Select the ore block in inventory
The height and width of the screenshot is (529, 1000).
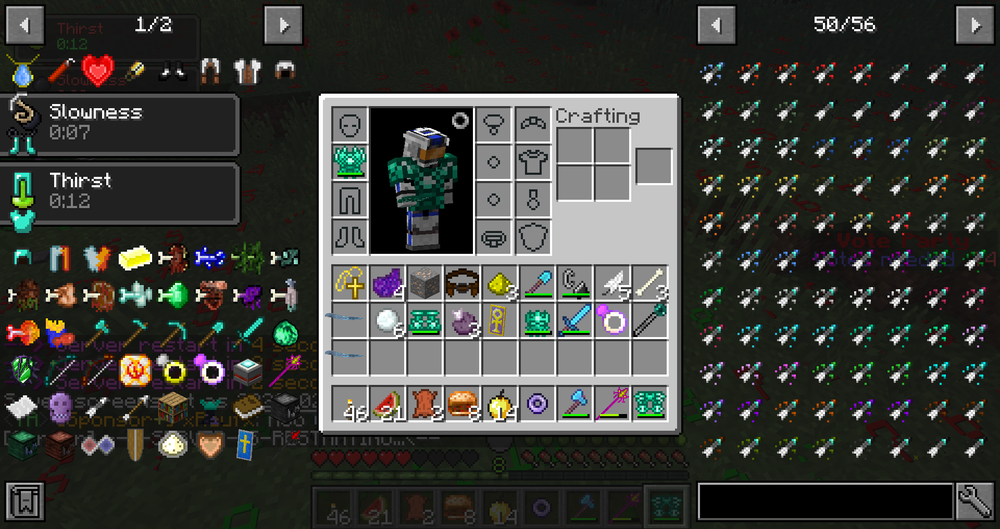[425, 284]
